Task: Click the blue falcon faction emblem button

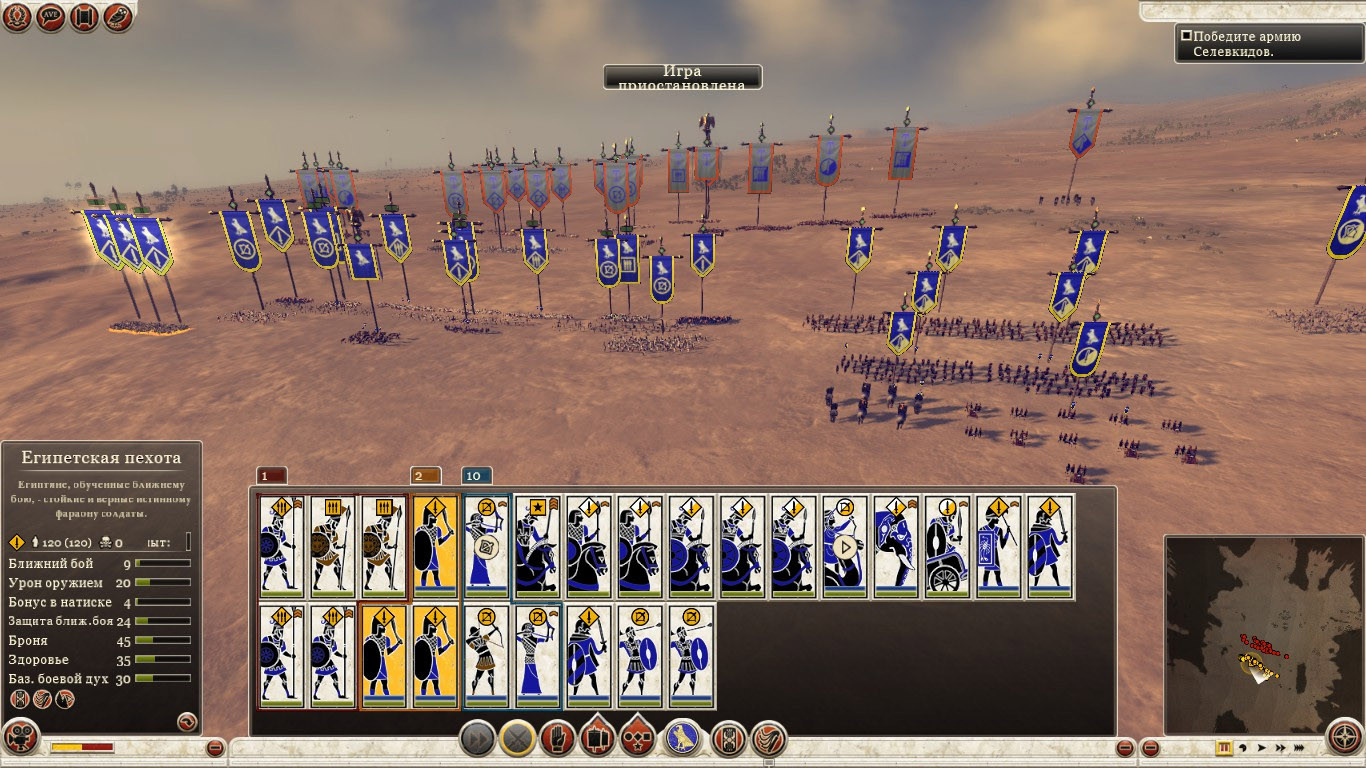Action: pyautogui.click(x=682, y=740)
